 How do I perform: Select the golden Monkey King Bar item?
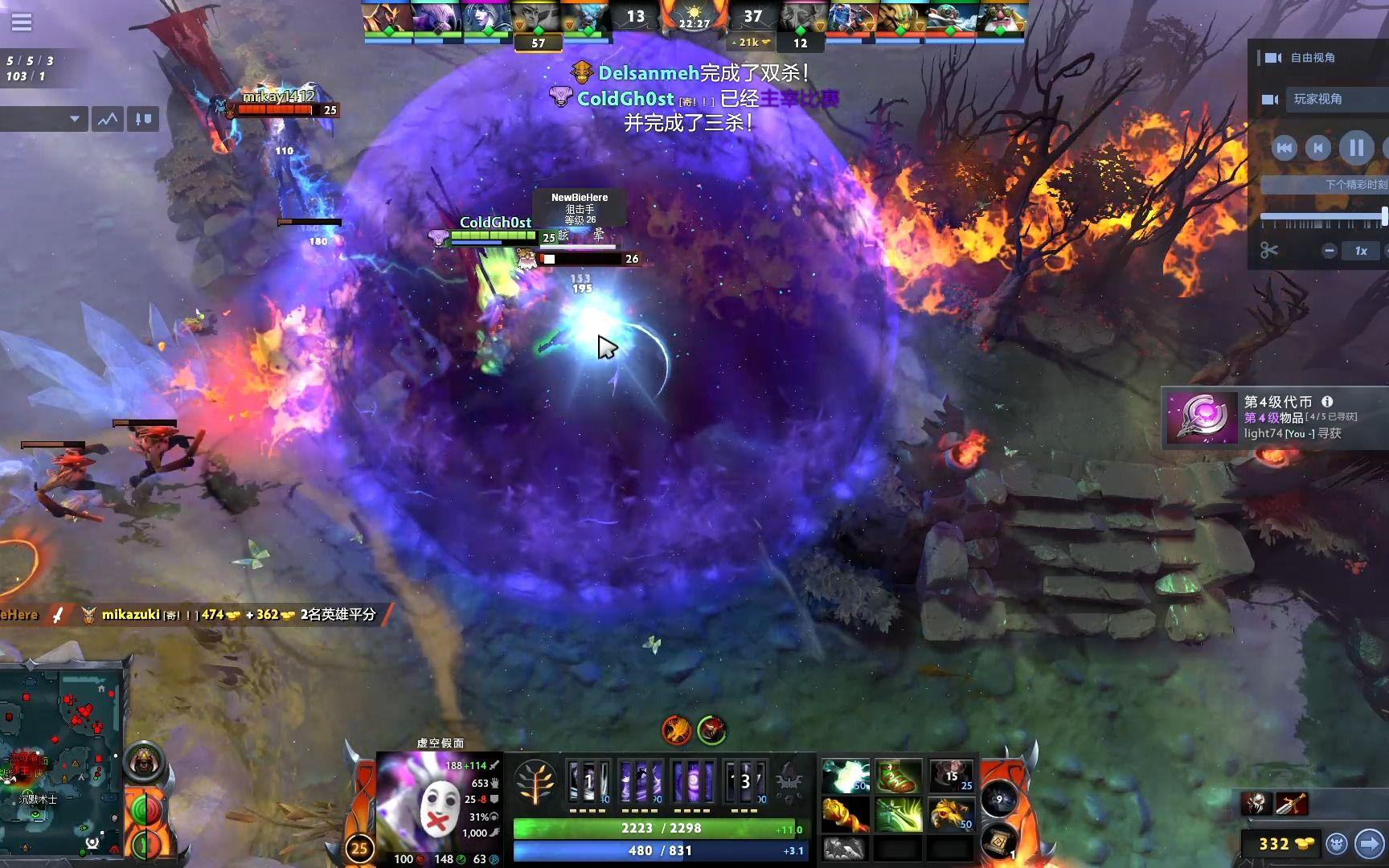tap(846, 814)
